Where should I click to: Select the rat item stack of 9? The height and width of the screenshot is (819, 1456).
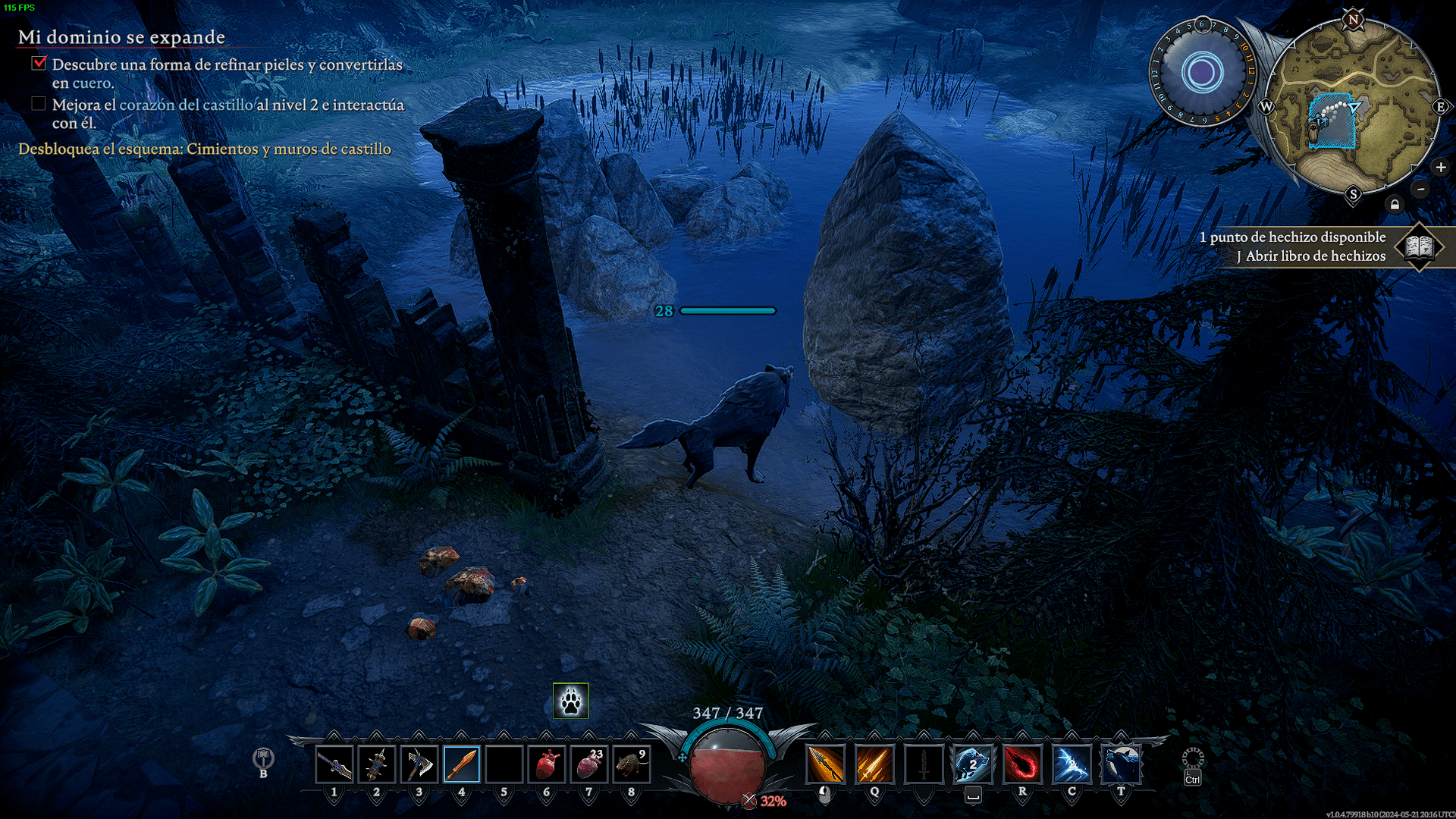[632, 764]
